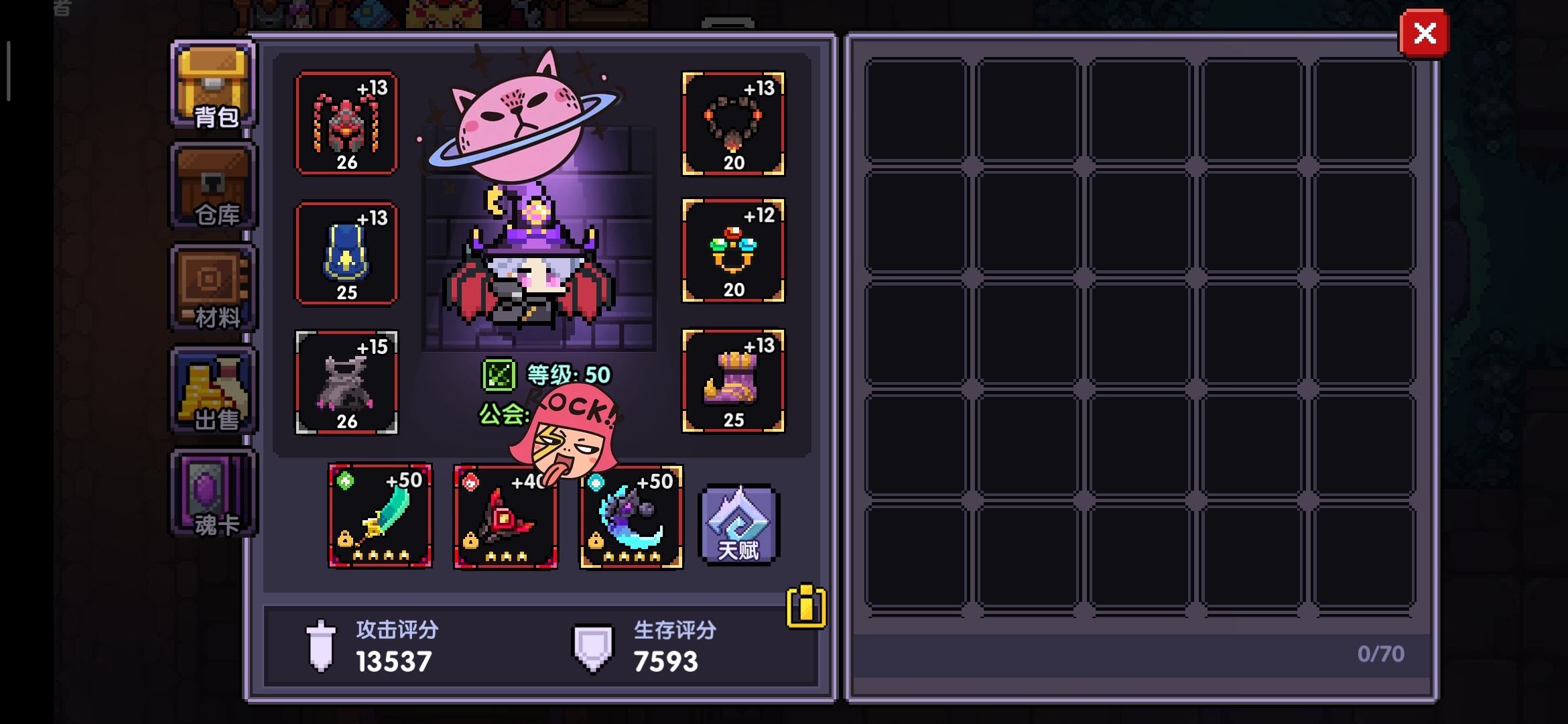Select the bead necklace equipment slot
The image size is (1568, 724).
pos(733,124)
